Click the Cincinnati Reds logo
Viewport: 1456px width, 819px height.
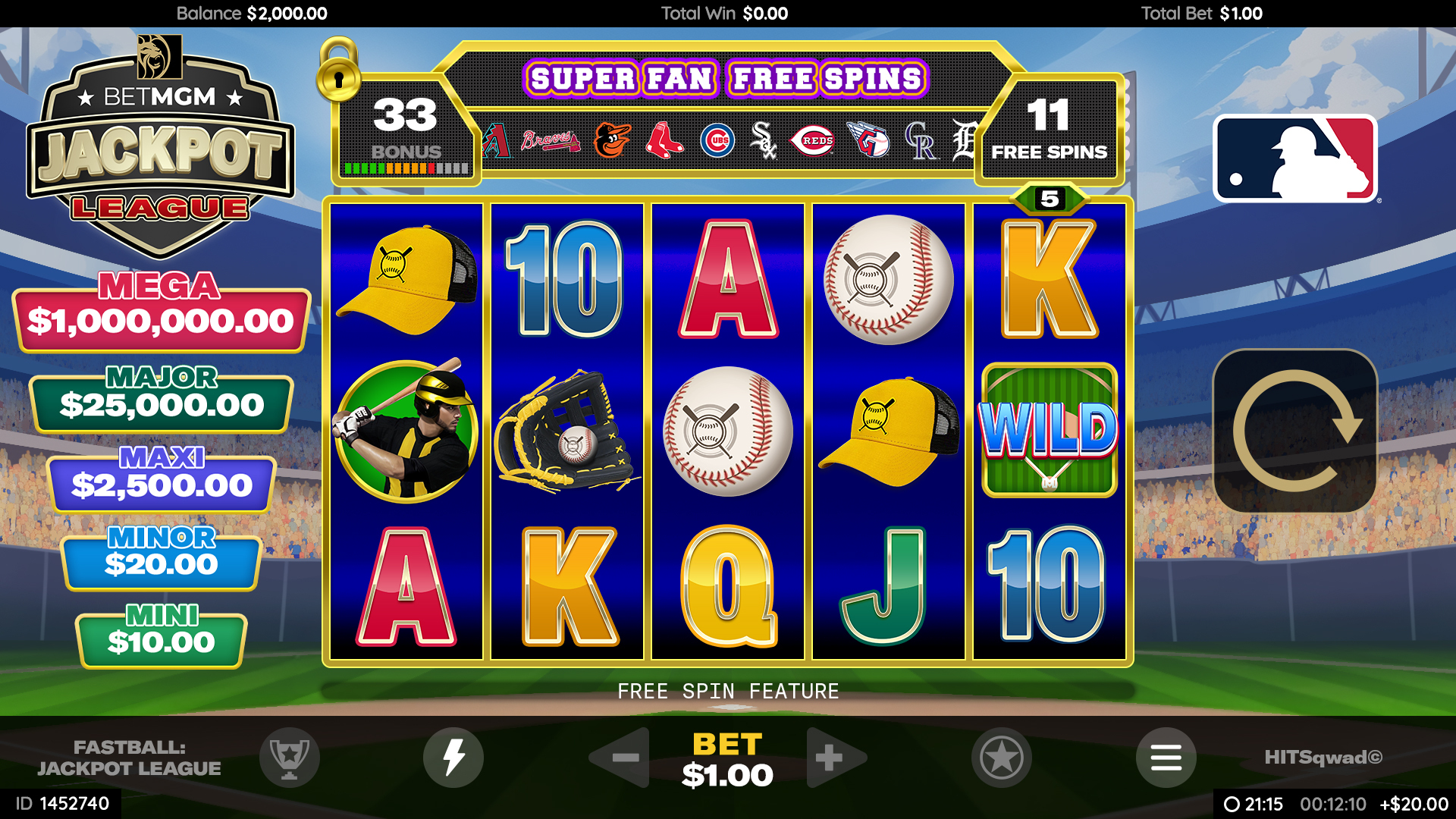tap(815, 141)
